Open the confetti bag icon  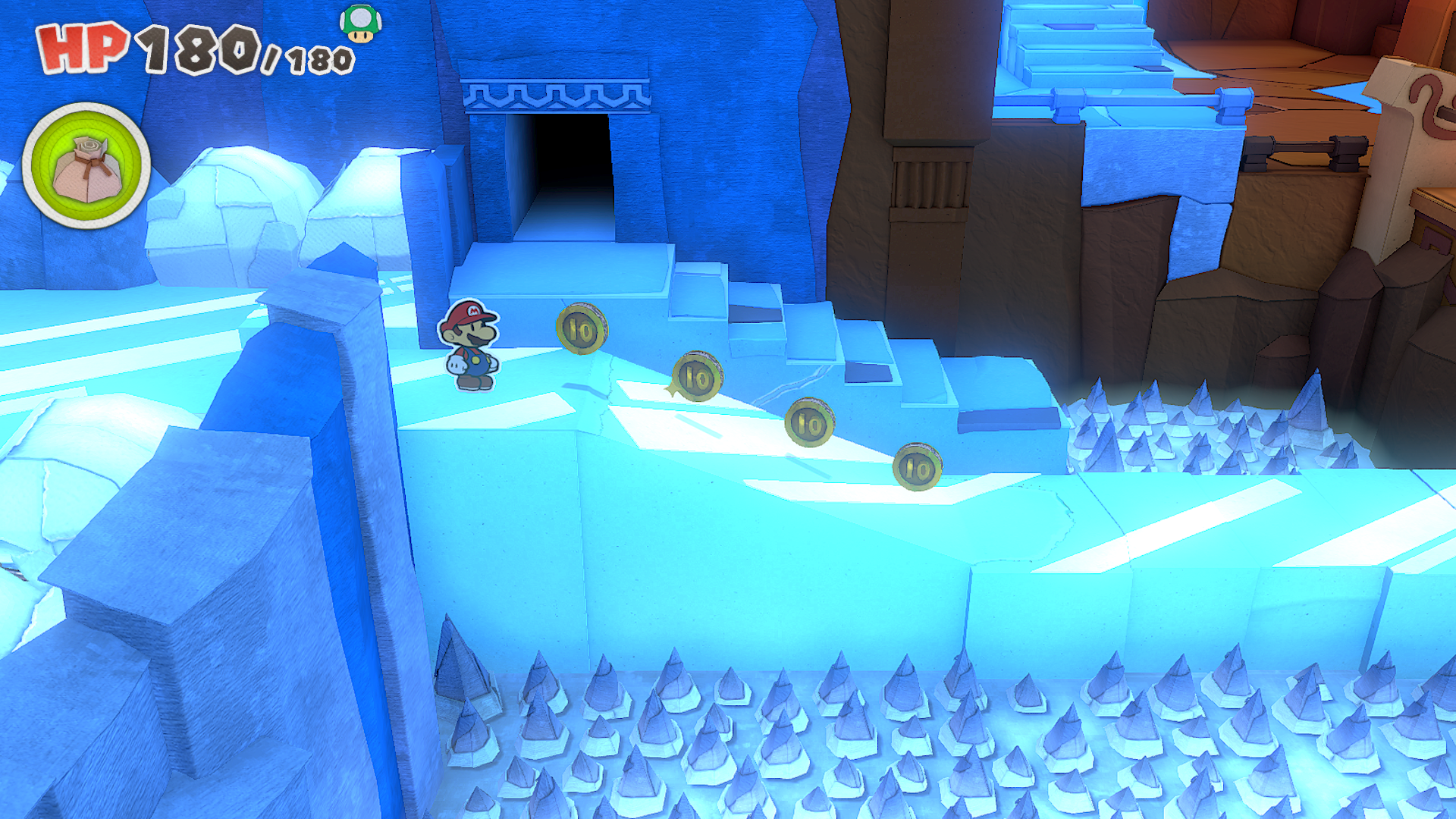tap(86, 166)
